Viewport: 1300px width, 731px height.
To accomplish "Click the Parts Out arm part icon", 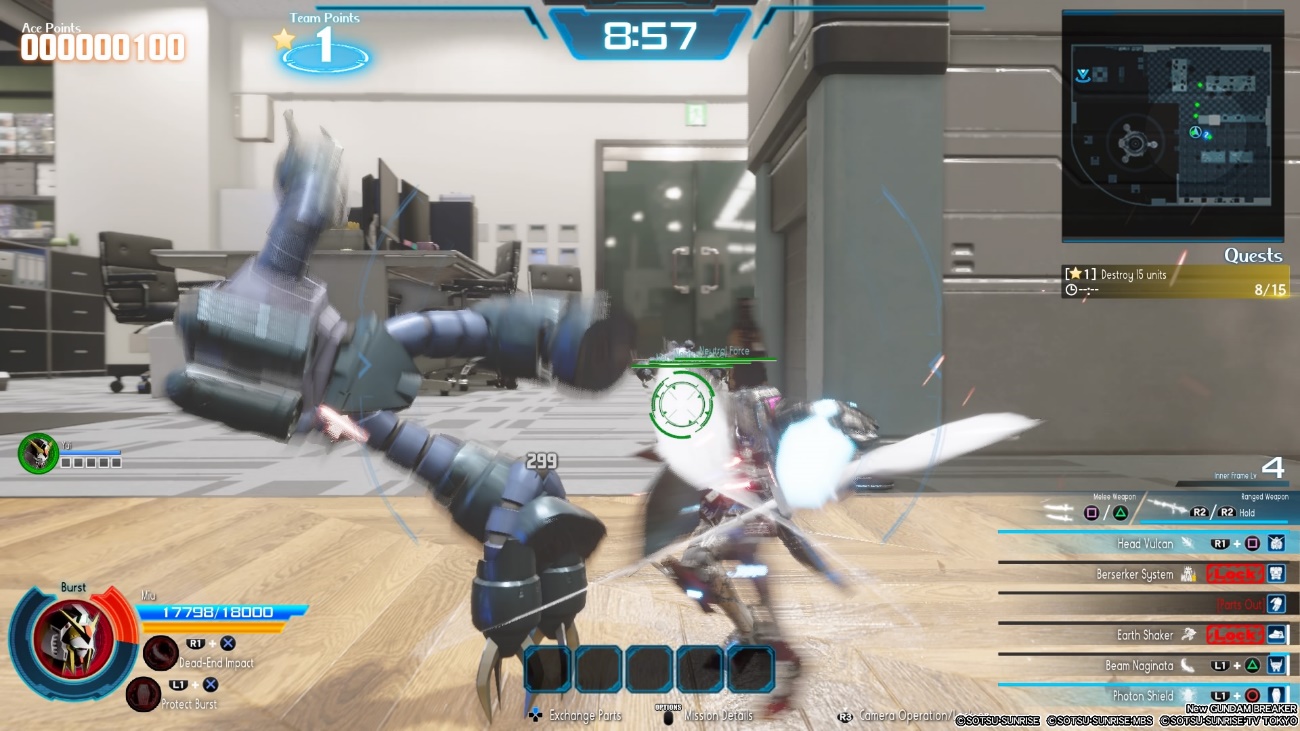I will click(x=1275, y=604).
